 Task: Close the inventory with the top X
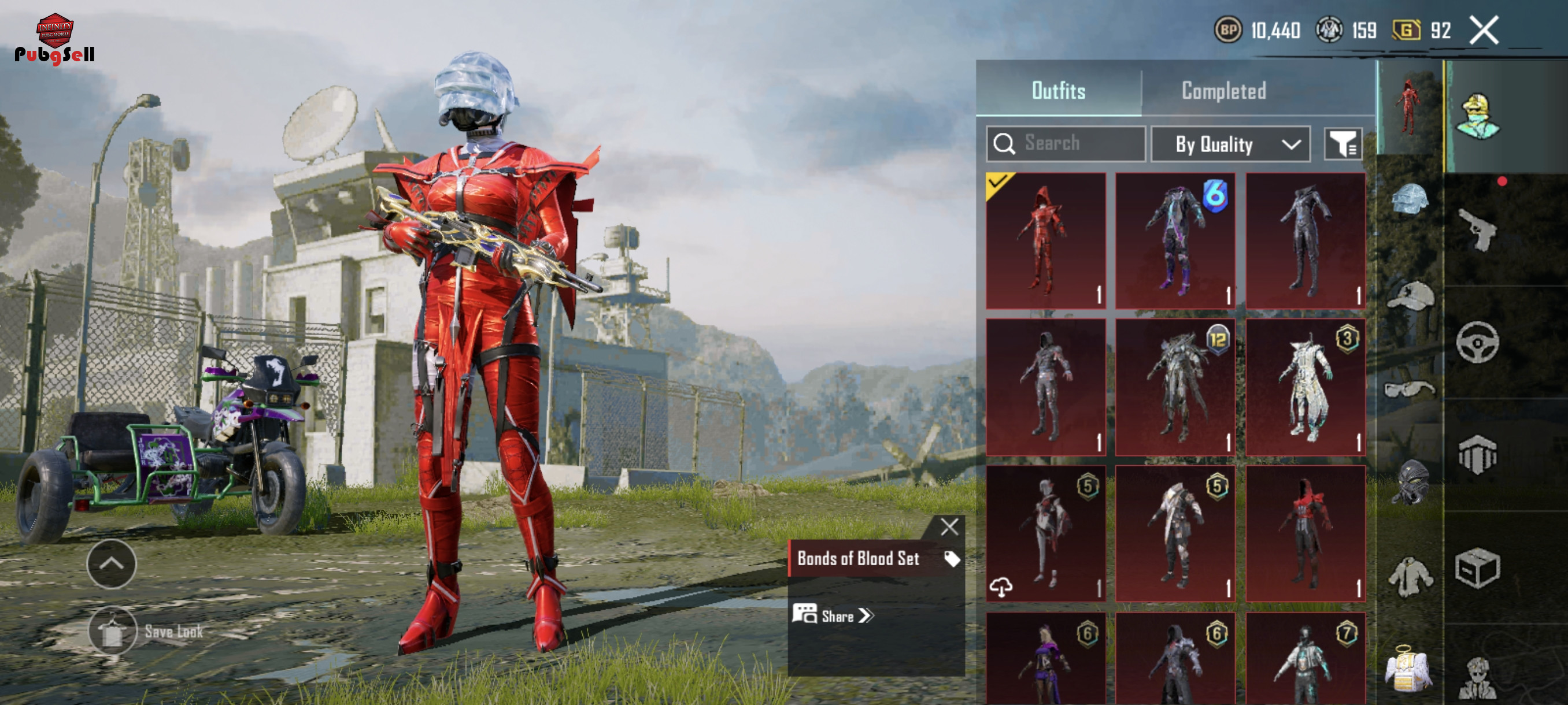point(1484,30)
